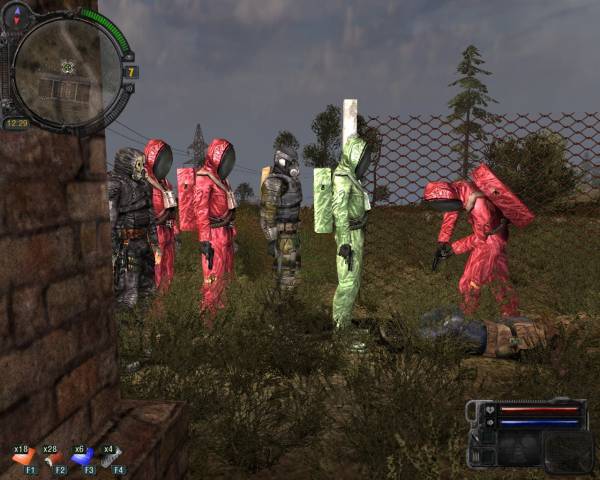600x480 pixels.
Task: Use the orange item in quick slot F1
Action: pos(24,456)
